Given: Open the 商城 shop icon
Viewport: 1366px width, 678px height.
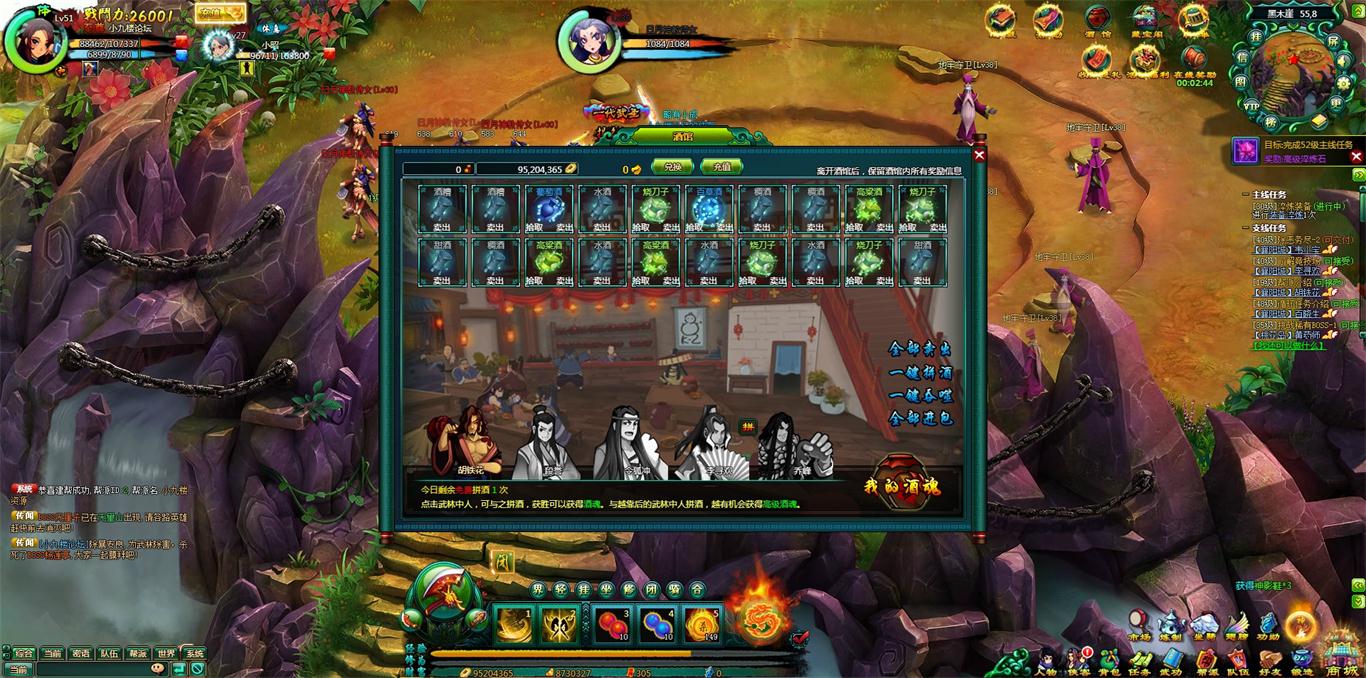Looking at the screenshot, I should tap(1341, 655).
